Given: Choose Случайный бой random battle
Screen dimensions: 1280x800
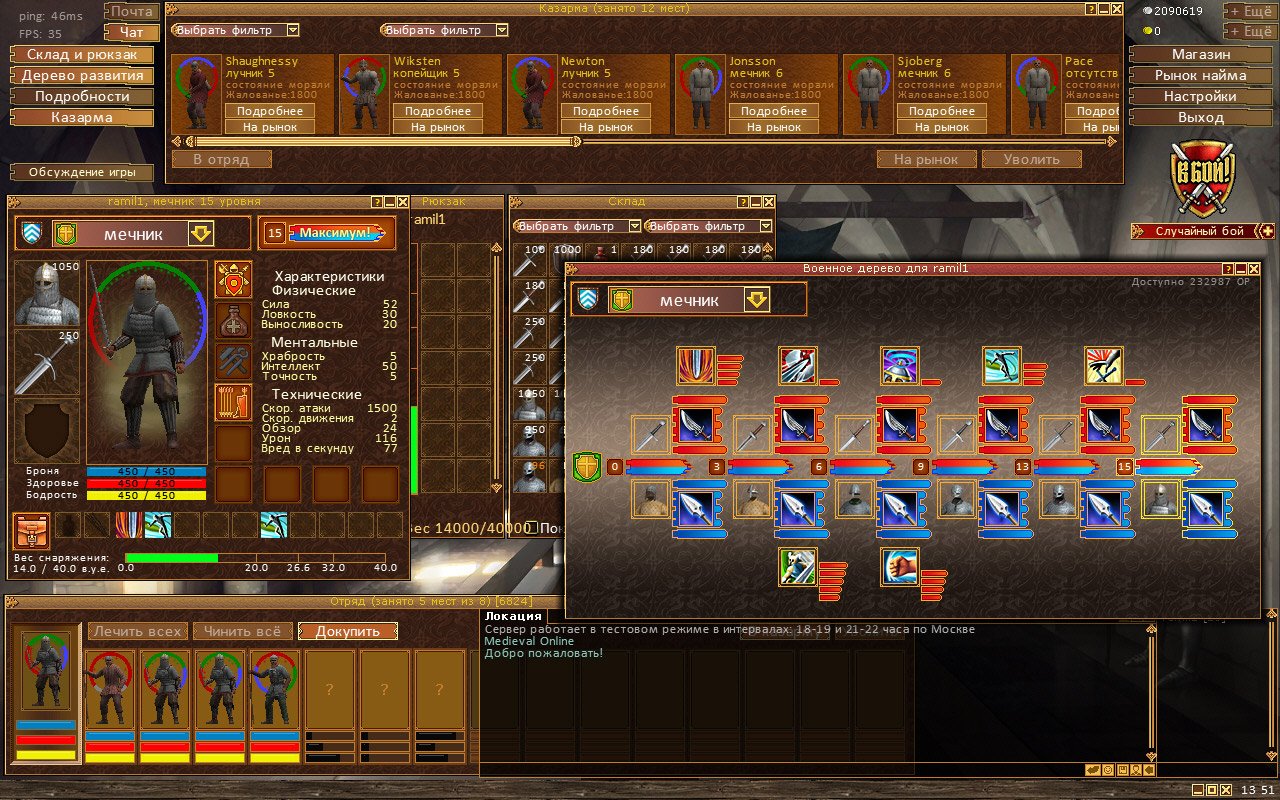Looking at the screenshot, I should point(1199,231).
